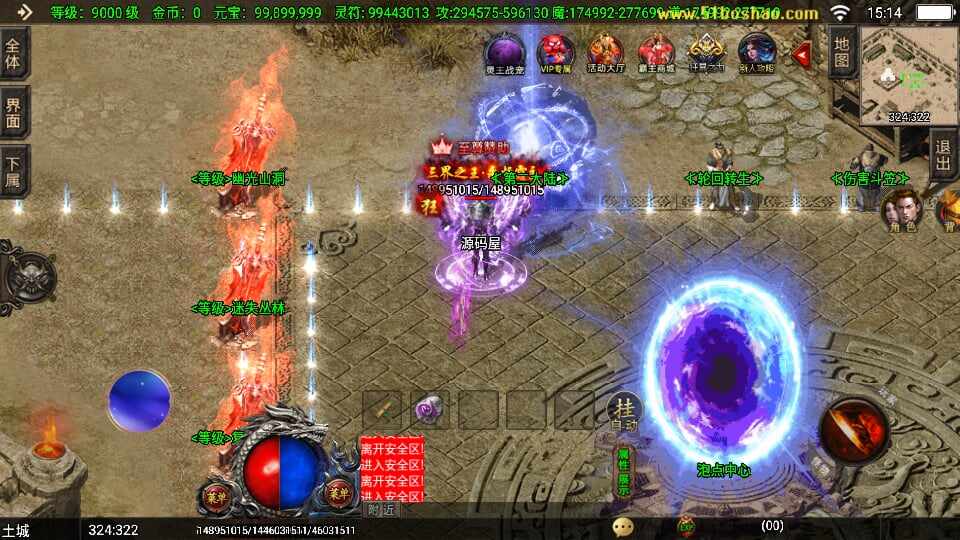The width and height of the screenshot is (960, 540).
Task: Open the 霸主商城 shop
Action: (x=656, y=52)
